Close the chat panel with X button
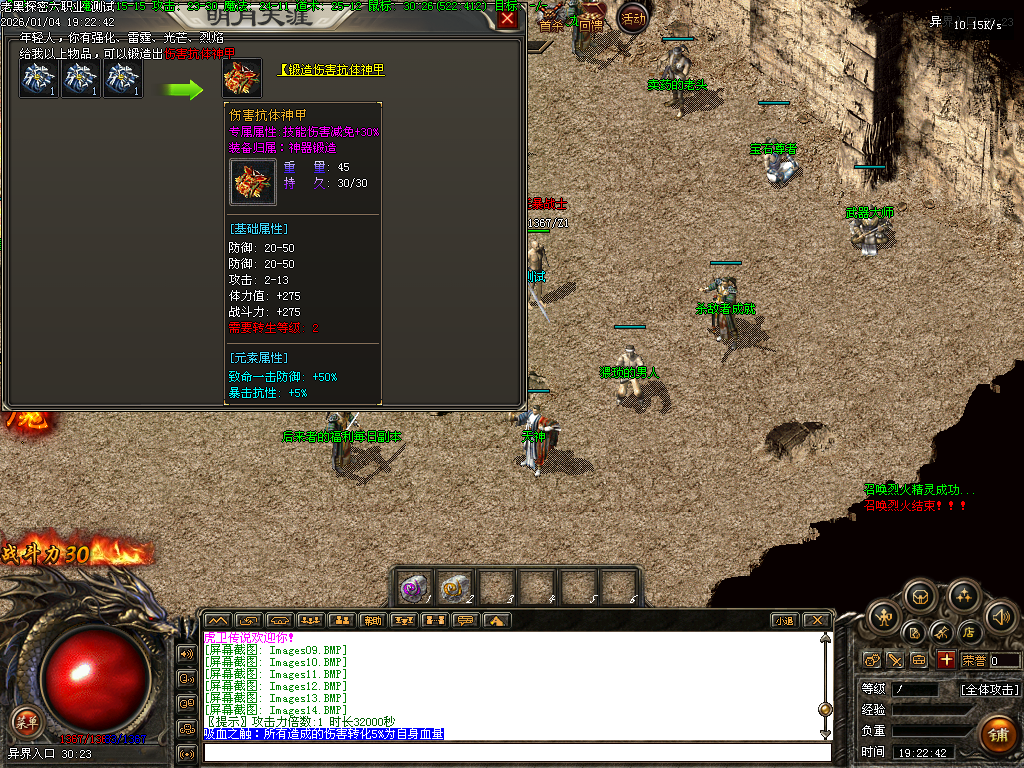 (817, 621)
